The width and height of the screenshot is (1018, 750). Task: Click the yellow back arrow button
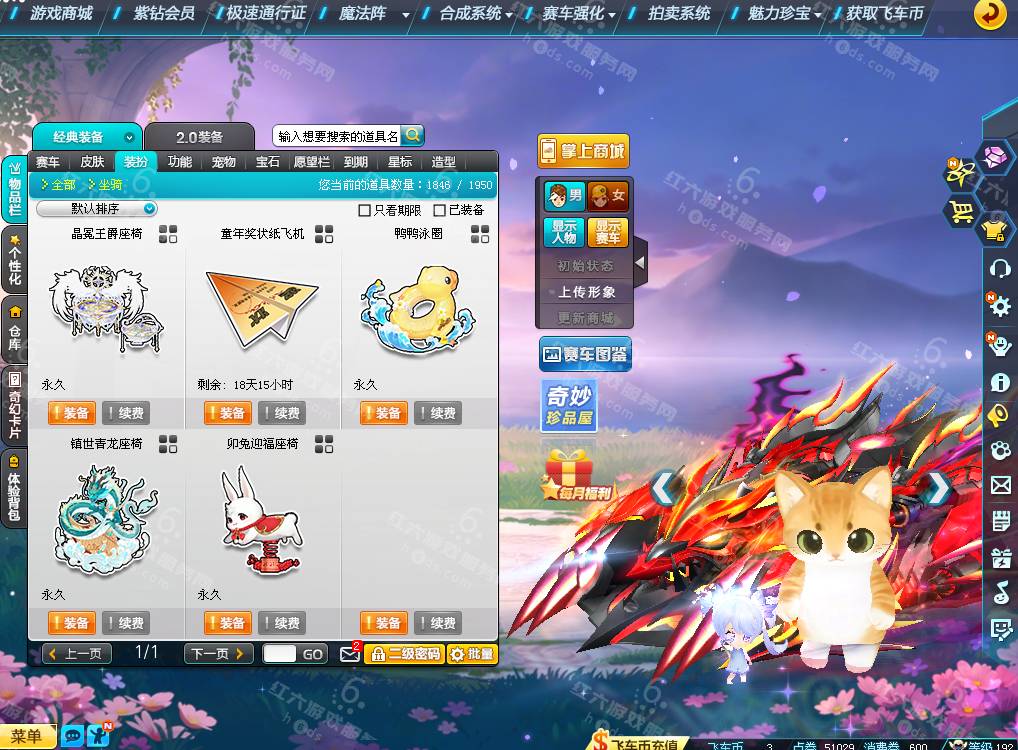click(x=990, y=14)
